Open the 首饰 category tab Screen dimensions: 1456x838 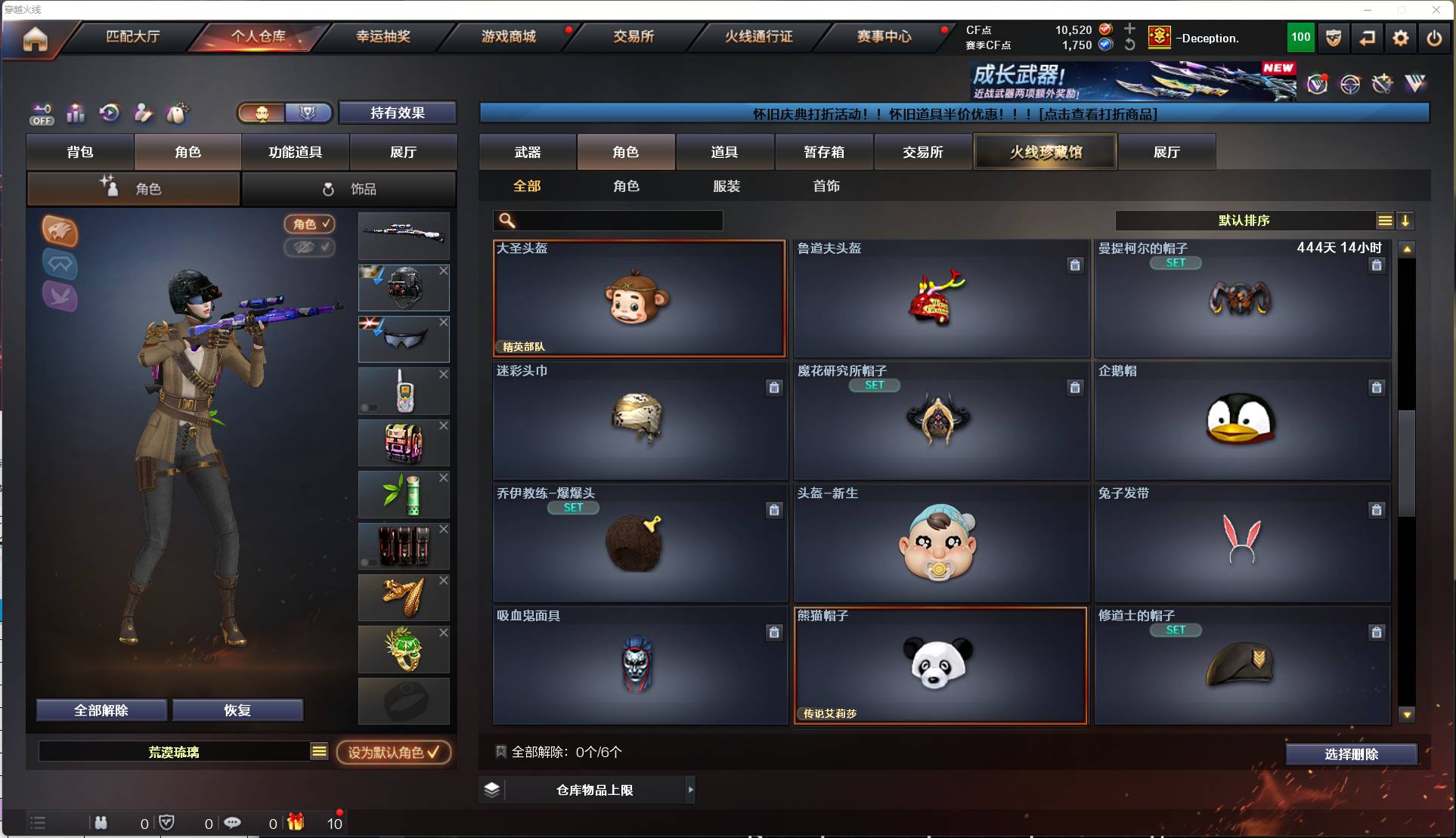[x=827, y=186]
